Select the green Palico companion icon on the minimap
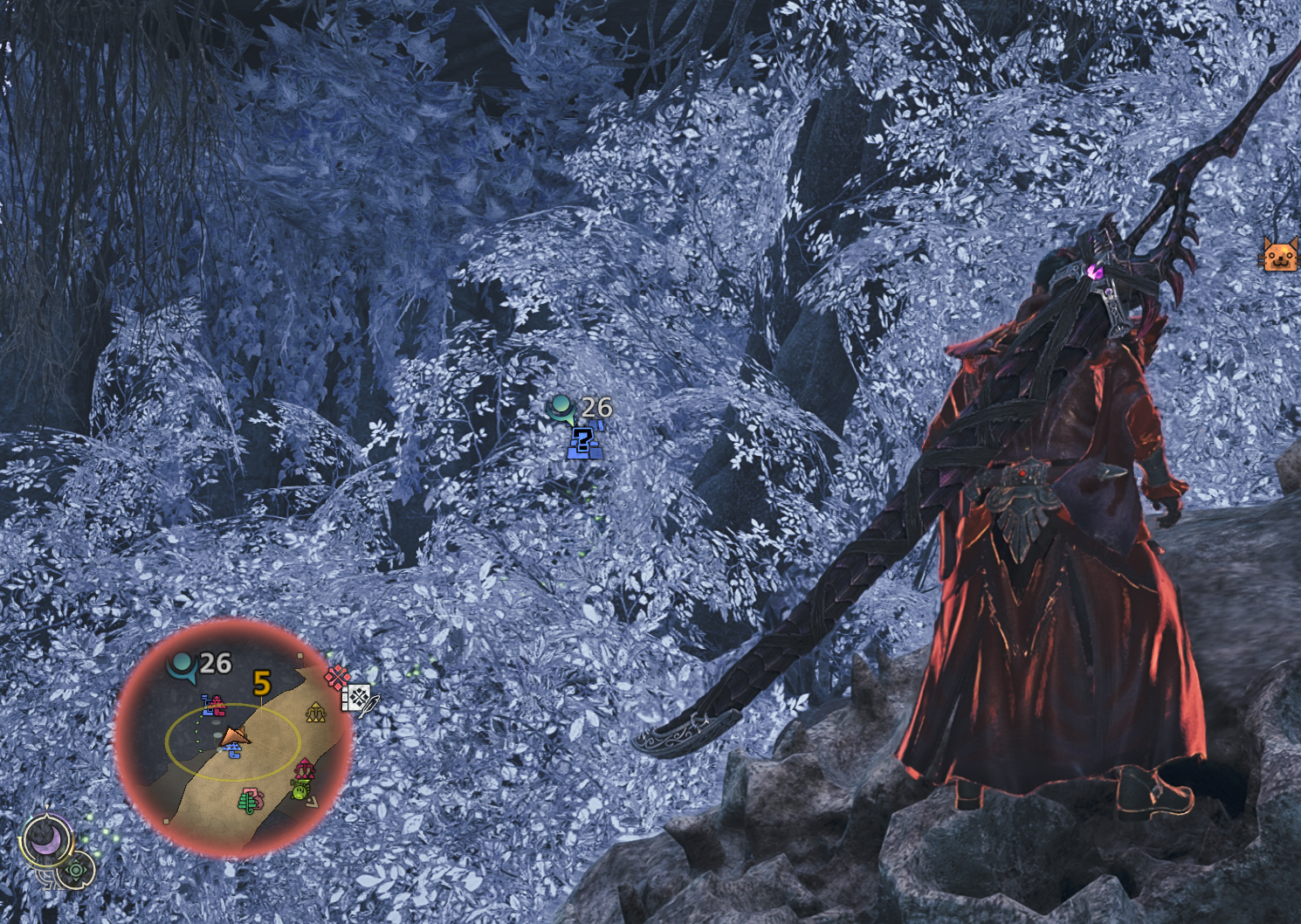 [299, 794]
